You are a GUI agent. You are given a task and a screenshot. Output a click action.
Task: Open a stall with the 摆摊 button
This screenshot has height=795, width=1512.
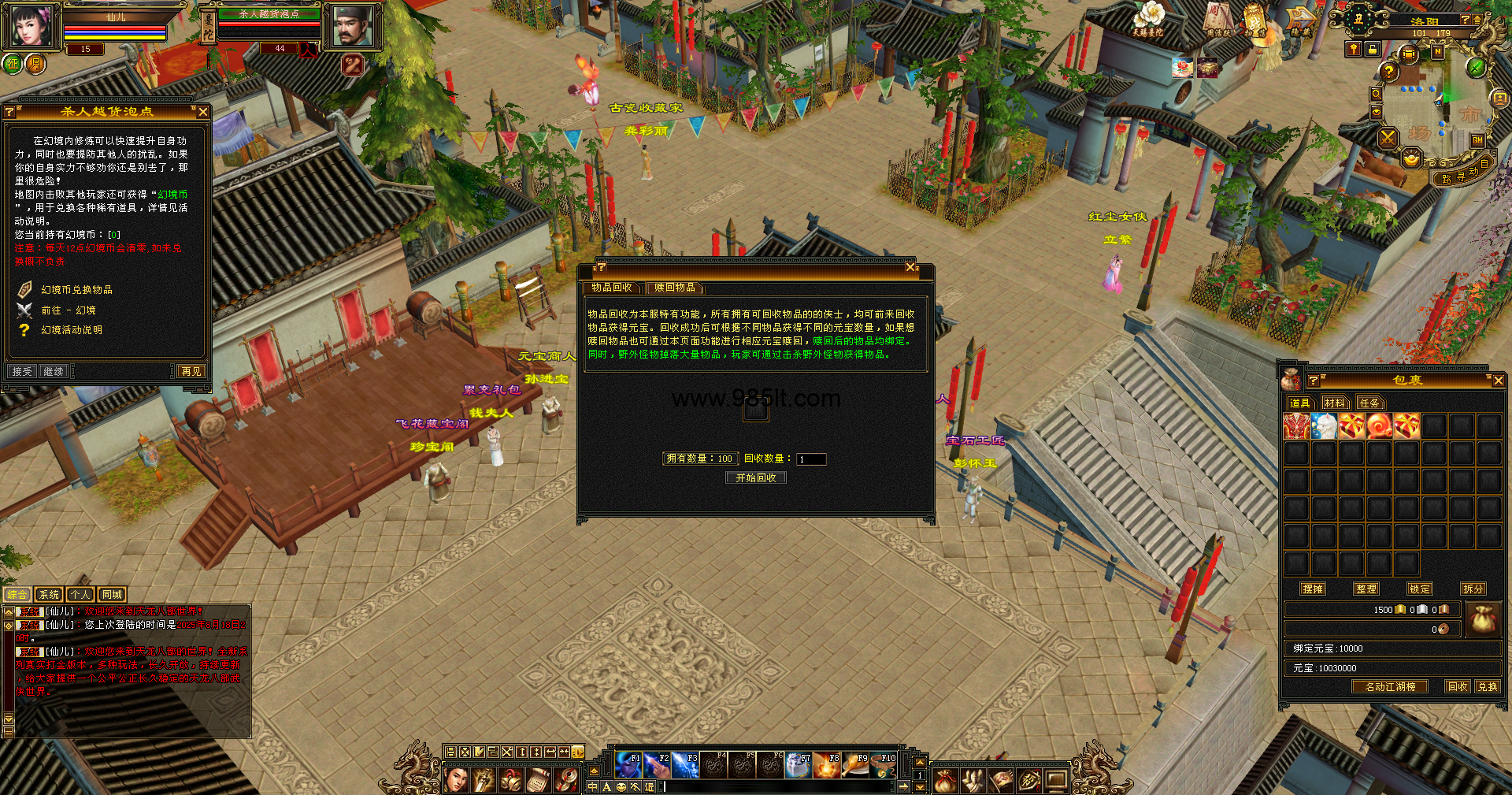pos(1313,589)
